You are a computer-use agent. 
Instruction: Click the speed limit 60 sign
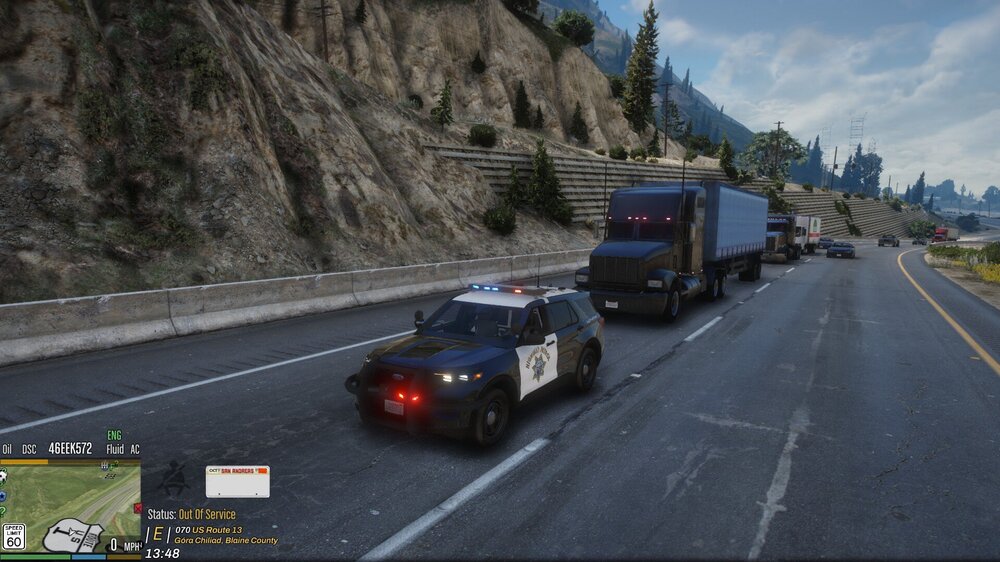pyautogui.click(x=13, y=536)
